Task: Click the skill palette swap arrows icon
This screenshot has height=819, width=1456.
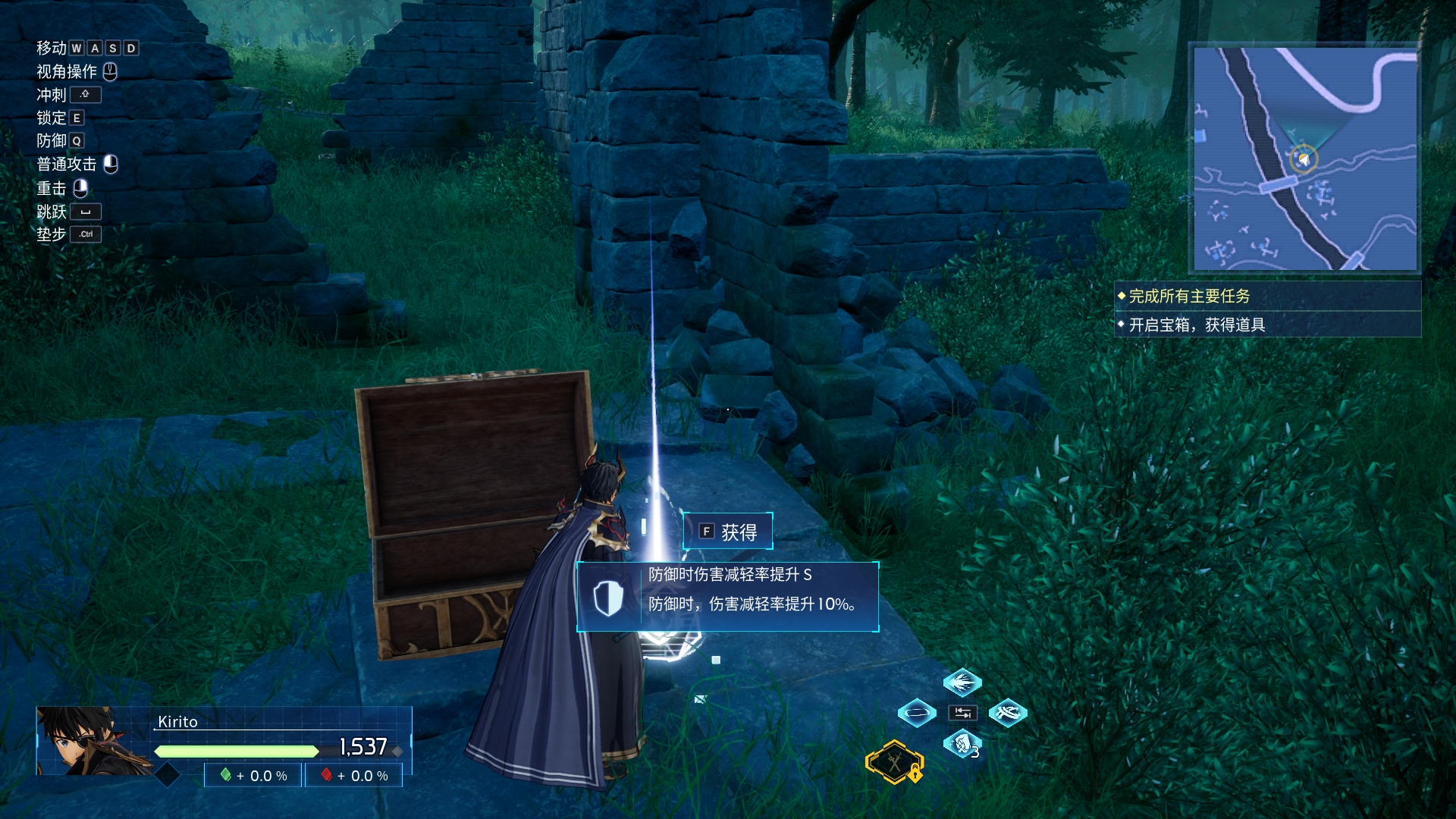Action: pyautogui.click(x=962, y=713)
